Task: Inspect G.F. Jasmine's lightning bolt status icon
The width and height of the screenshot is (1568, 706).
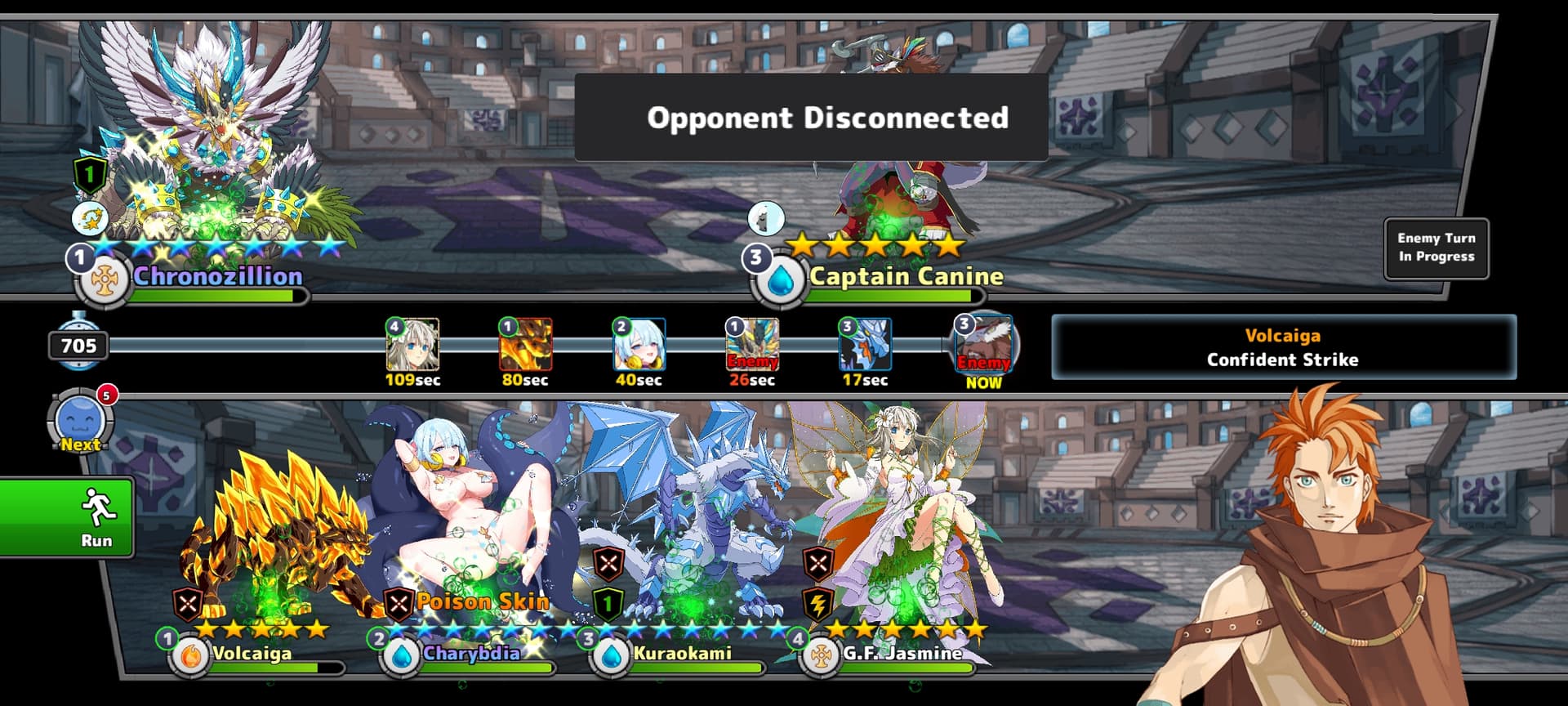Action: [818, 605]
